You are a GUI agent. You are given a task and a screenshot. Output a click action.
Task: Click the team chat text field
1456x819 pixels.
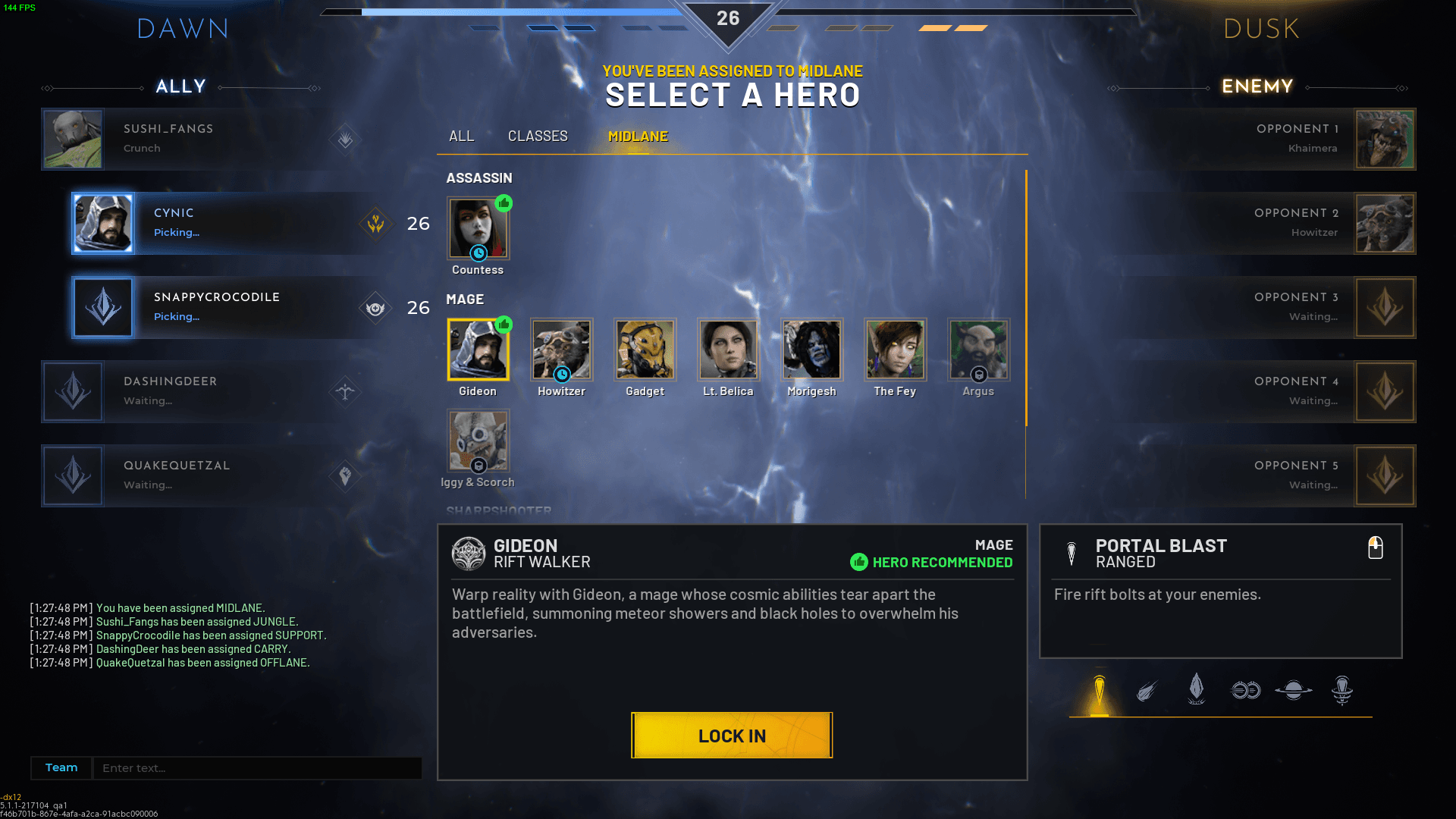pos(256,768)
